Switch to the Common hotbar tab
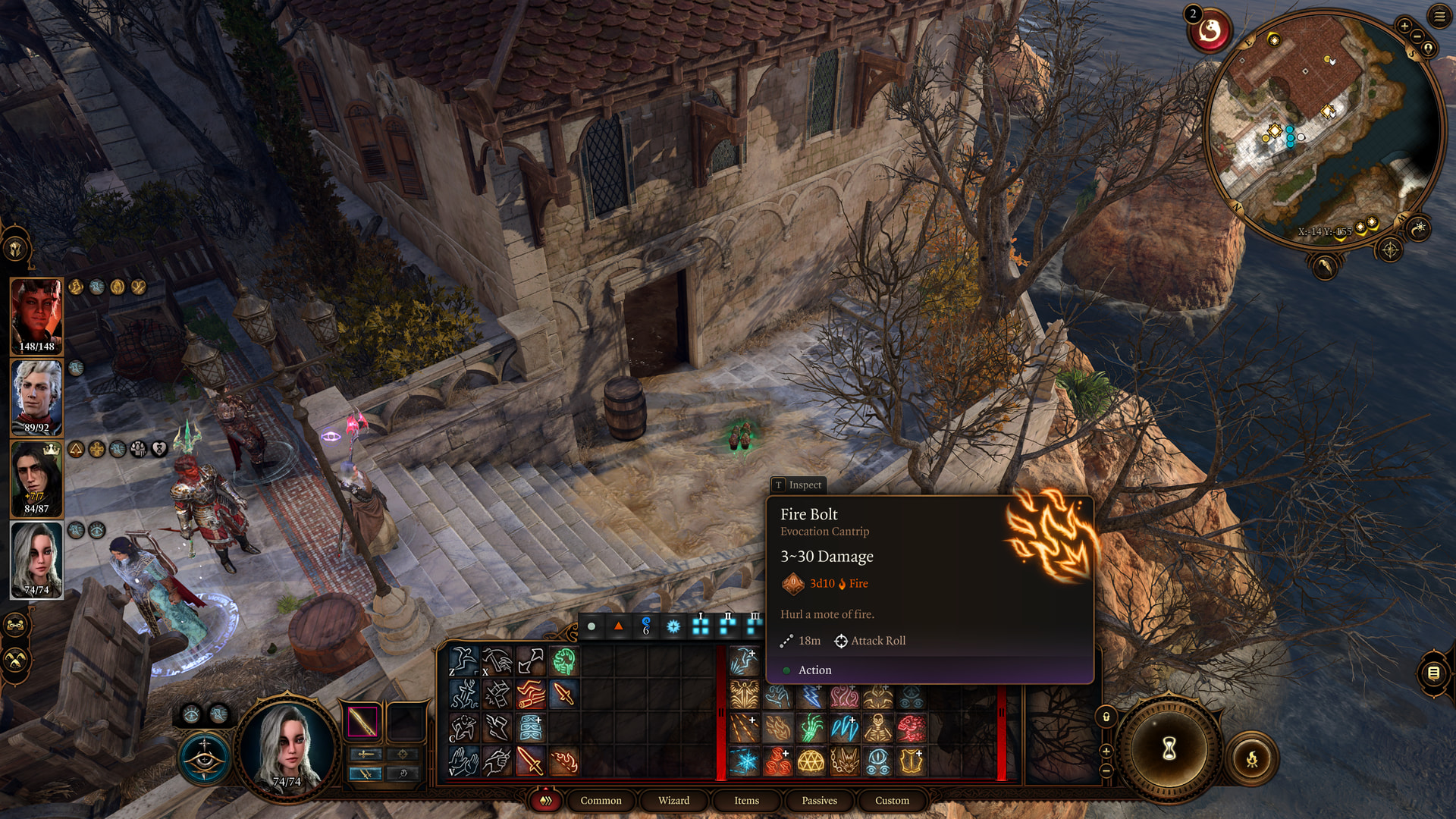Viewport: 1456px width, 819px height. [x=601, y=800]
